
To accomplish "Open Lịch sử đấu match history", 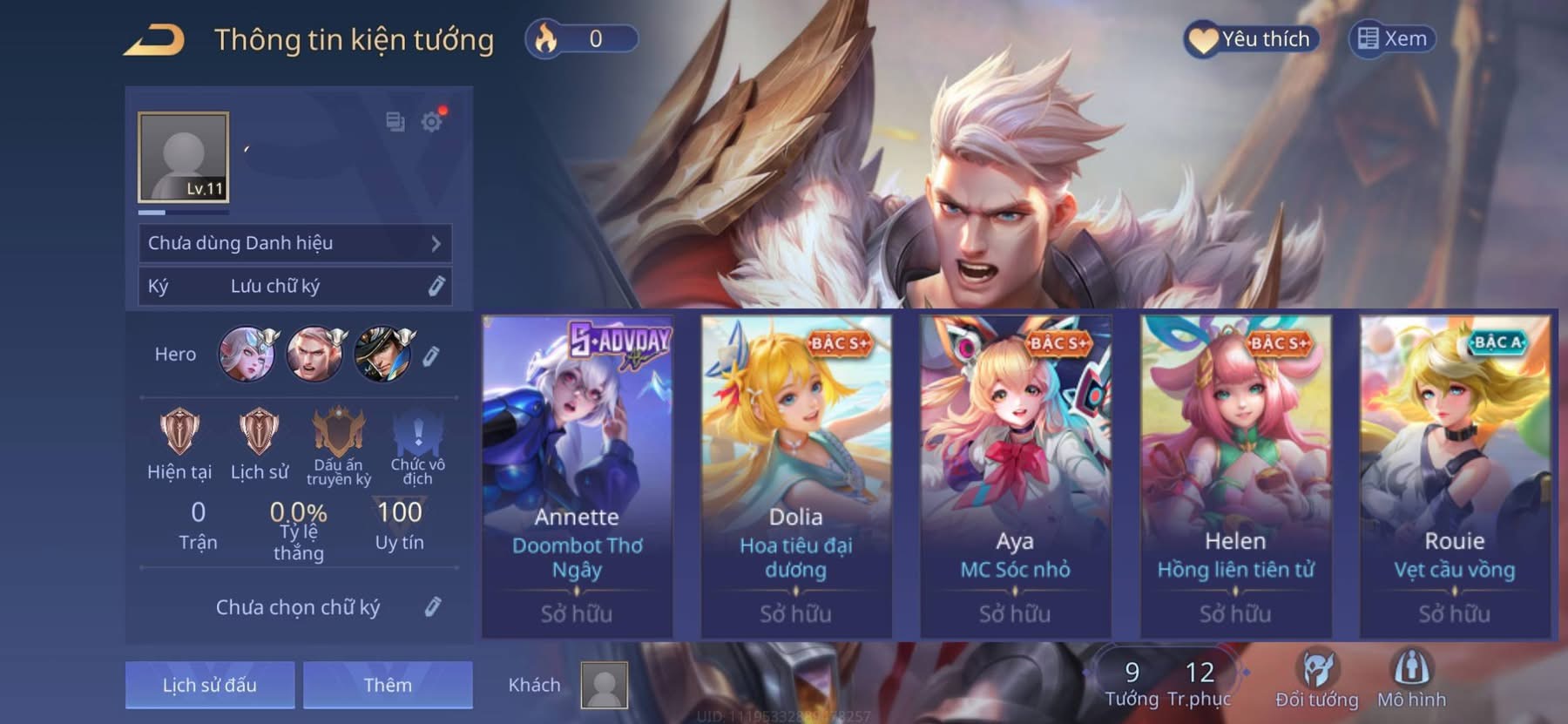I will coord(210,685).
